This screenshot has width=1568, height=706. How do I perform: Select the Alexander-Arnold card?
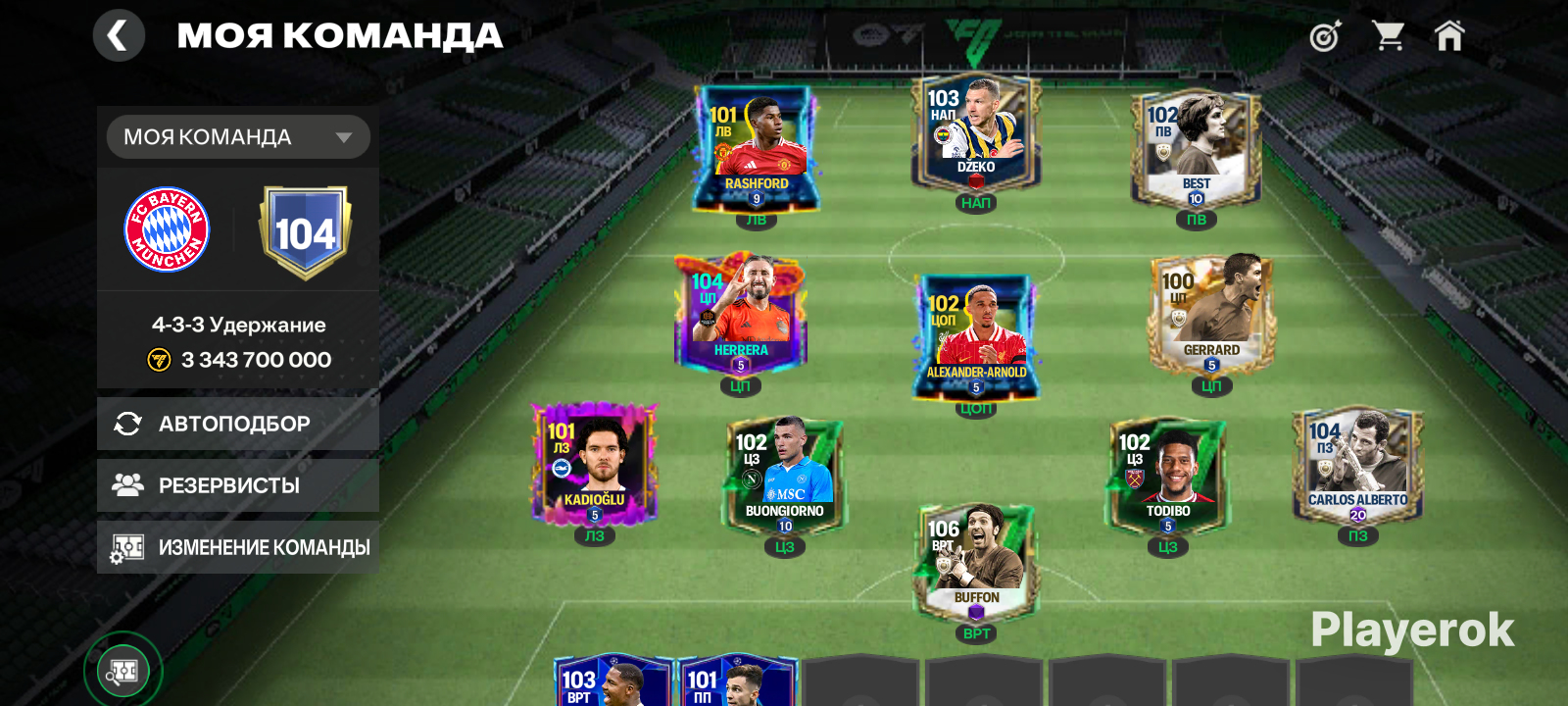click(x=976, y=336)
